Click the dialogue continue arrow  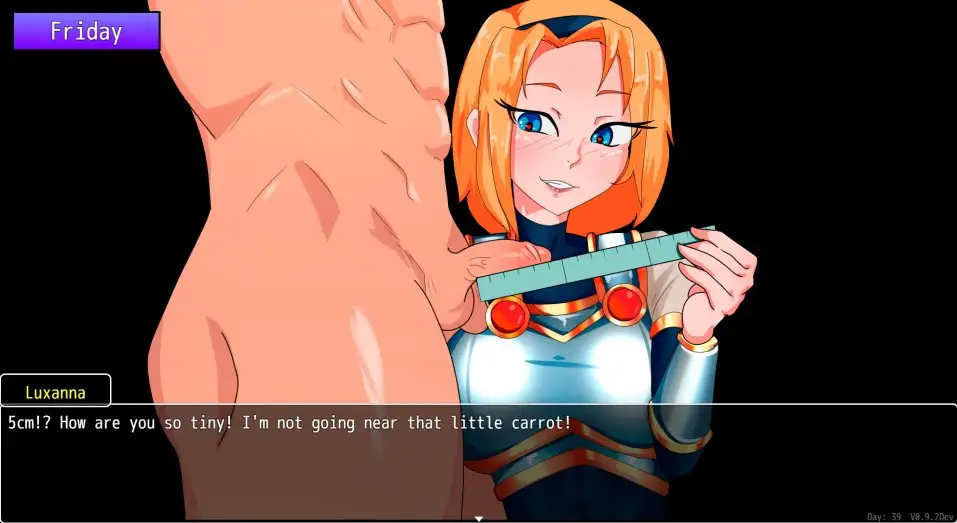(478, 518)
